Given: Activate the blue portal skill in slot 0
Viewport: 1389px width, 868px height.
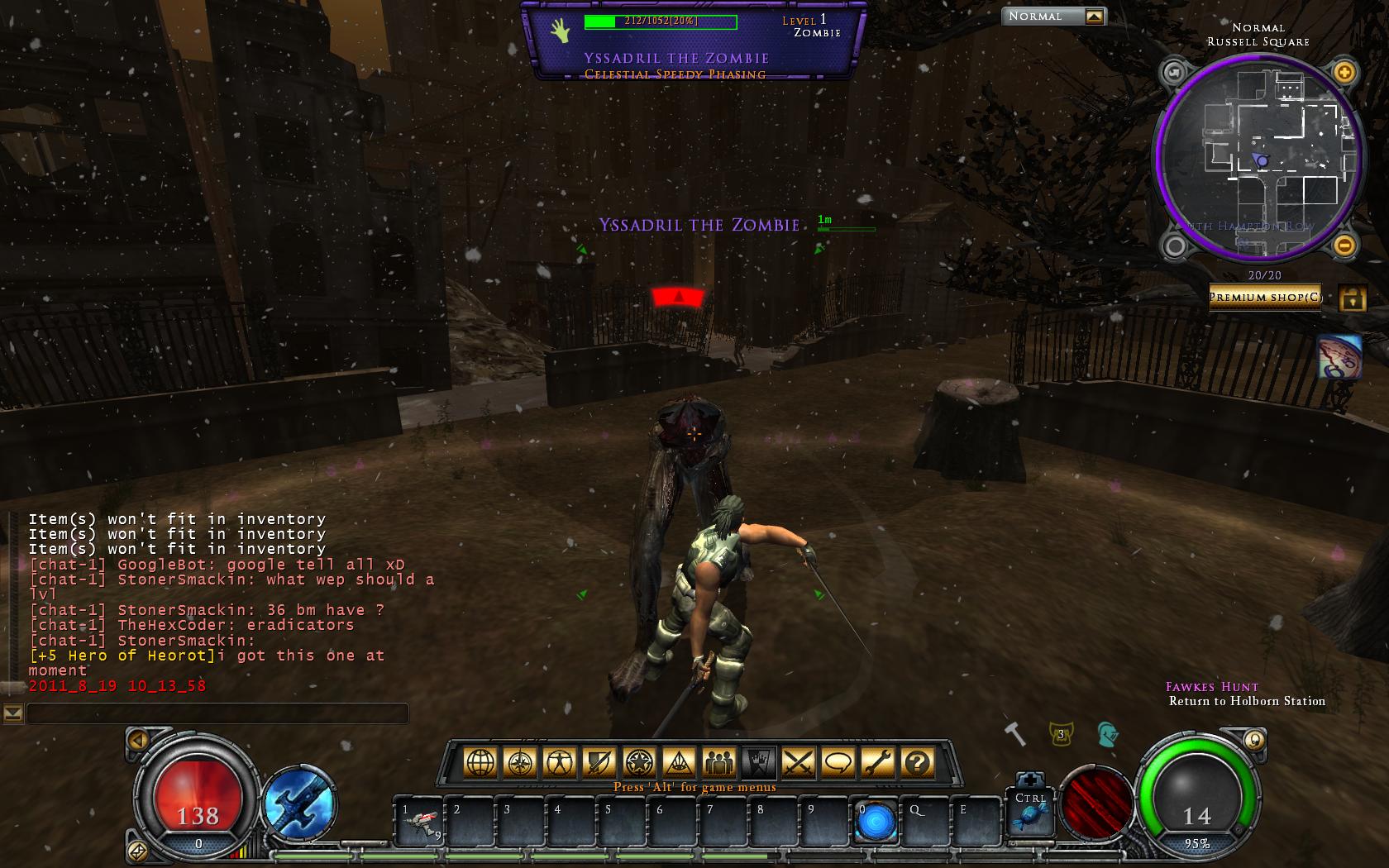Looking at the screenshot, I should pyautogui.click(x=876, y=823).
